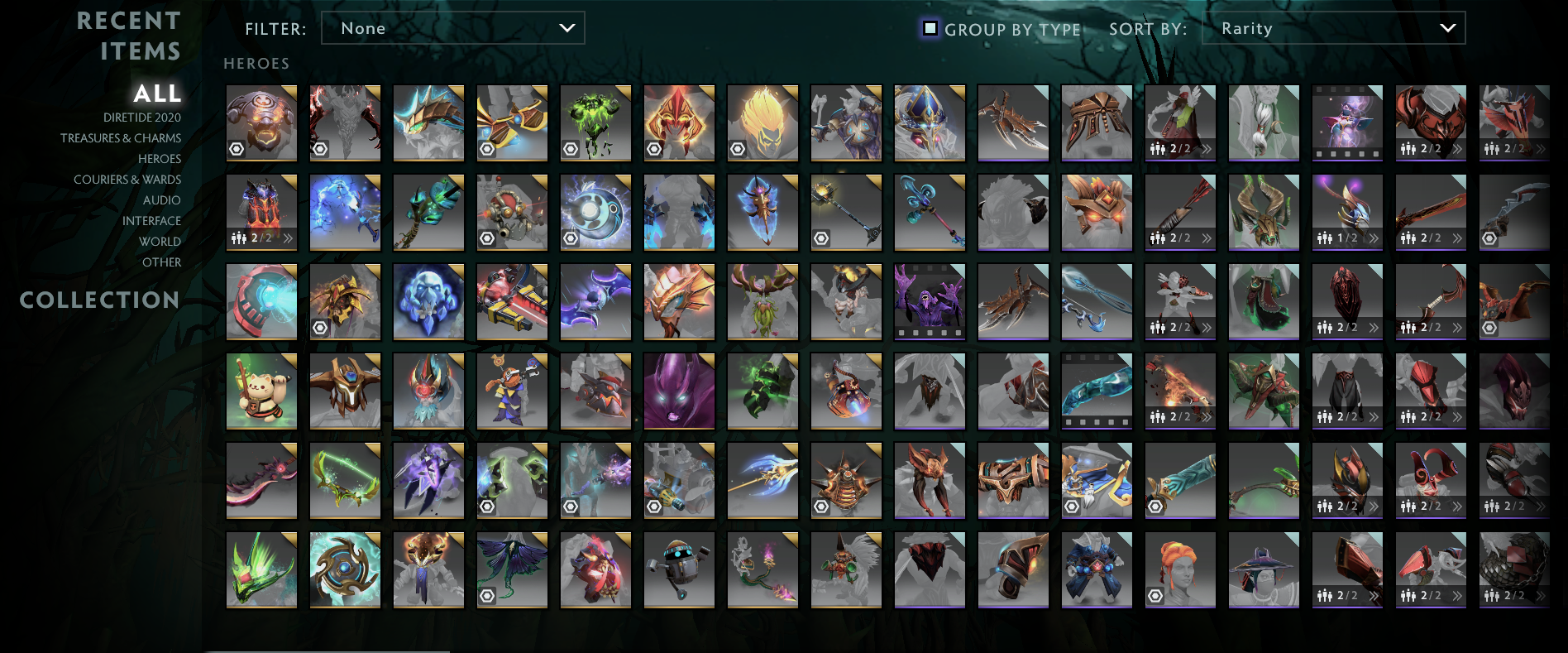1568x653 pixels.
Task: Click the socket icon on the red-gold helm top row
Action: pyautogui.click(x=655, y=147)
